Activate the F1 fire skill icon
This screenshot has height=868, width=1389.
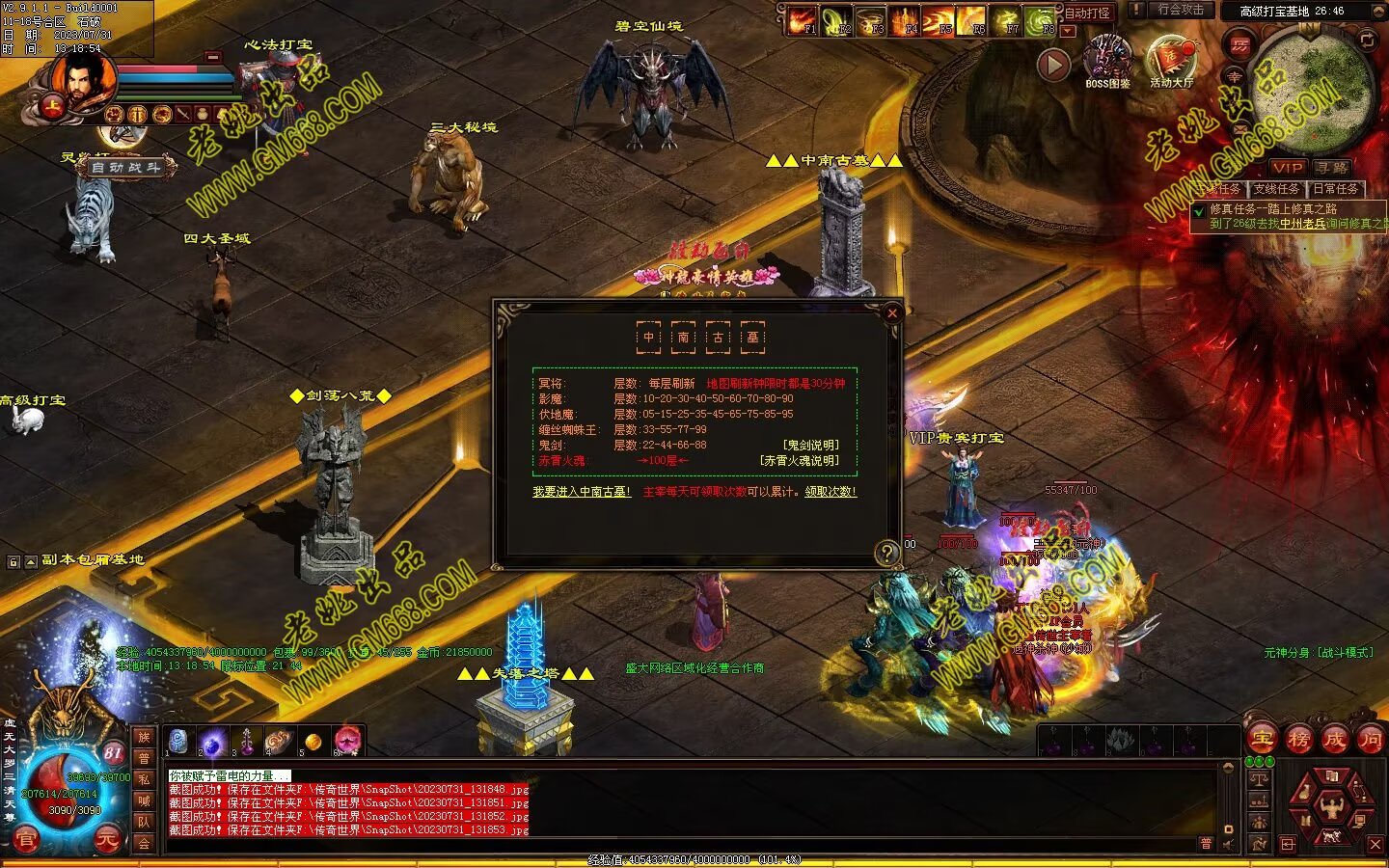803,19
